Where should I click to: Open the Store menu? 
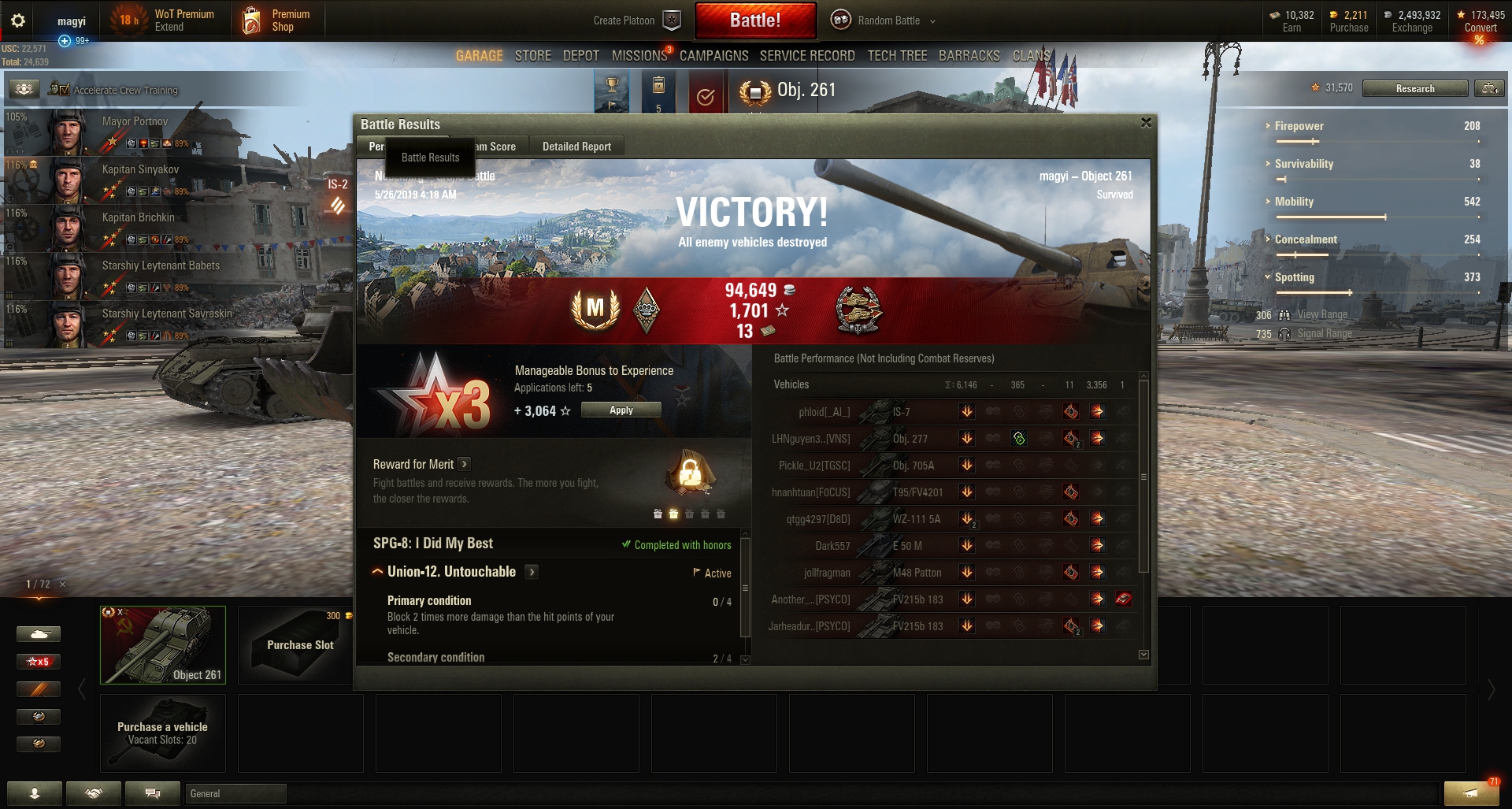tap(532, 56)
